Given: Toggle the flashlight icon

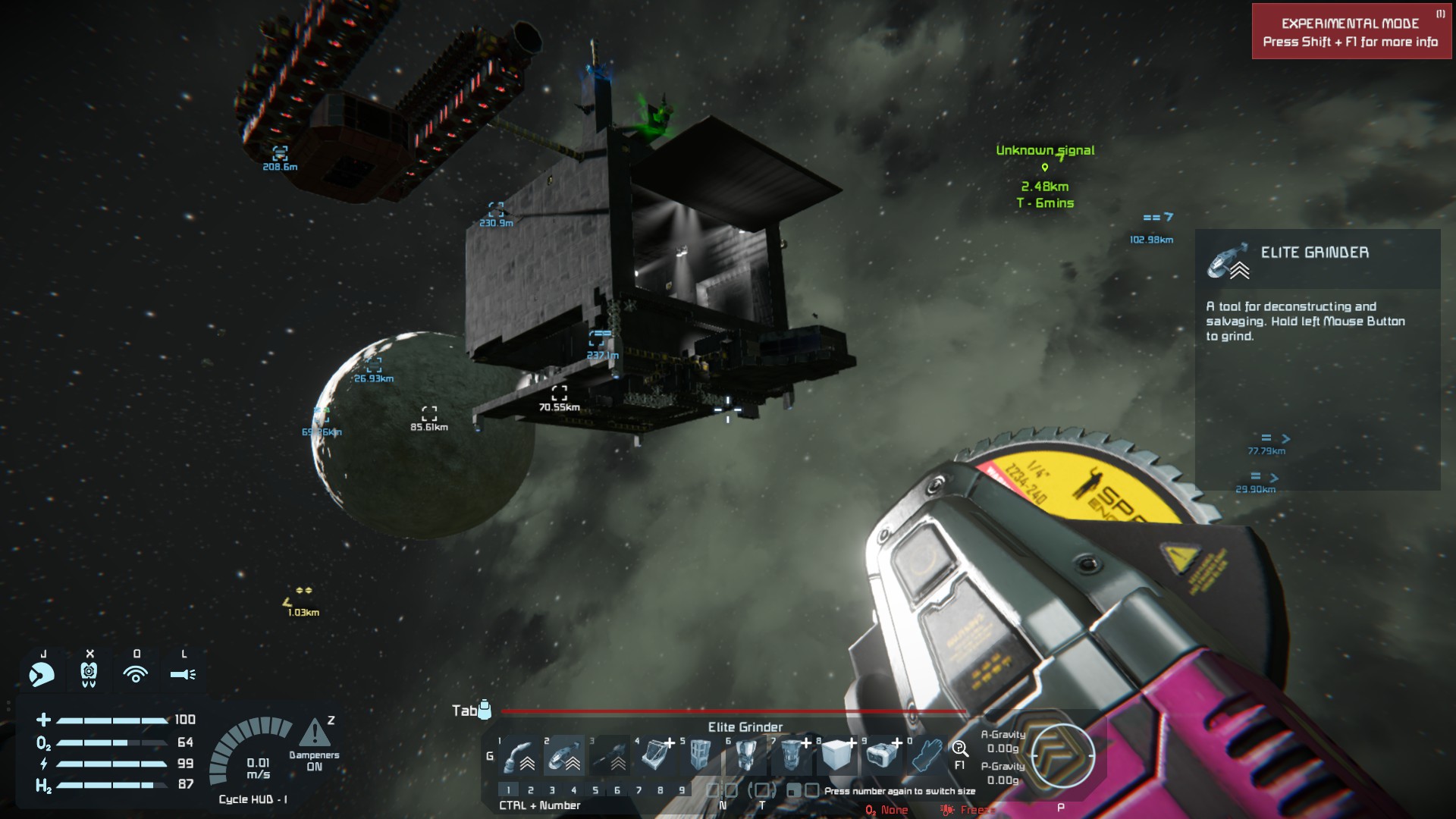Looking at the screenshot, I should [183, 673].
